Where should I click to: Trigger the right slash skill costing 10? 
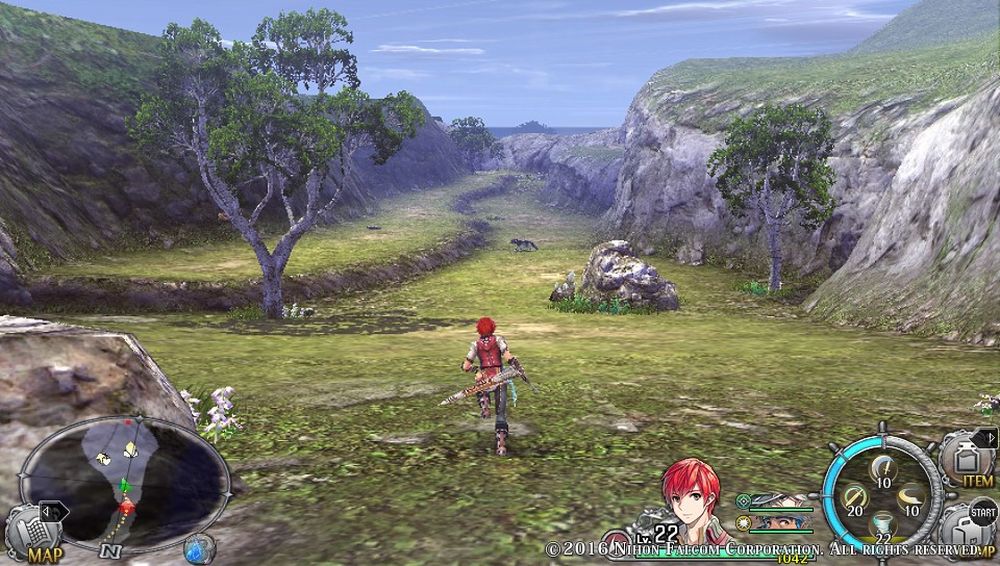click(911, 498)
